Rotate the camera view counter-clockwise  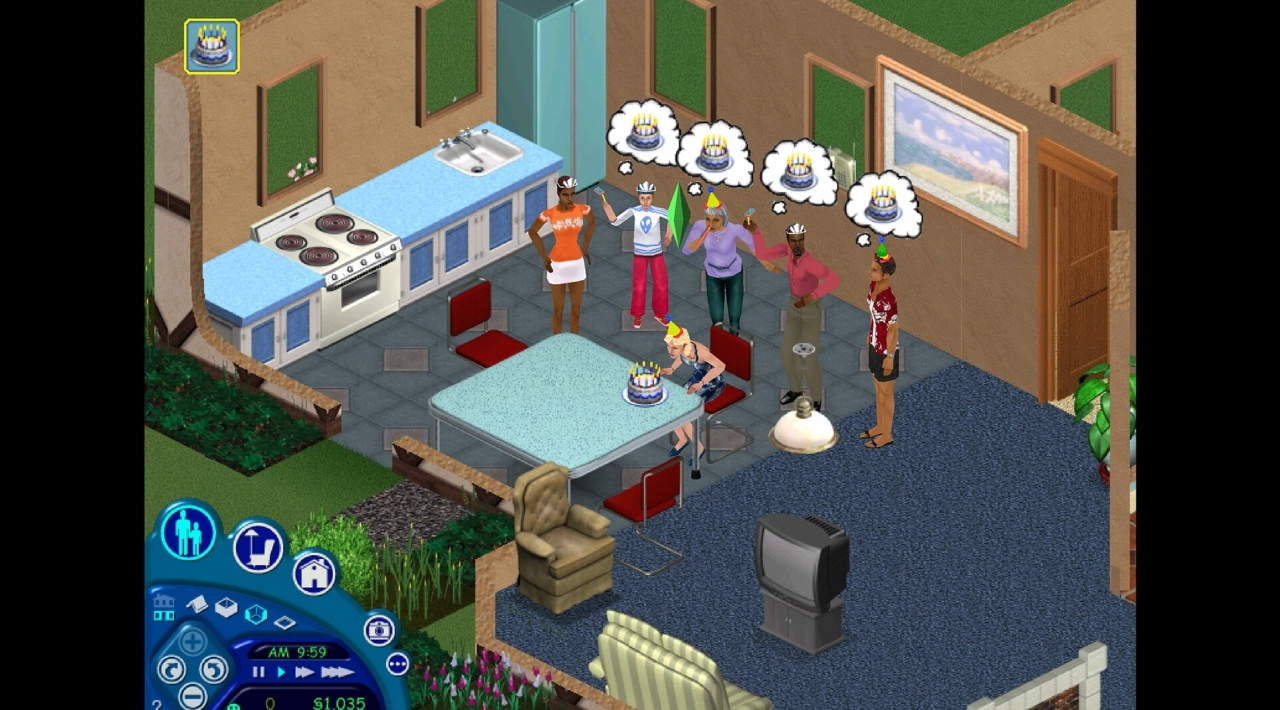point(171,668)
